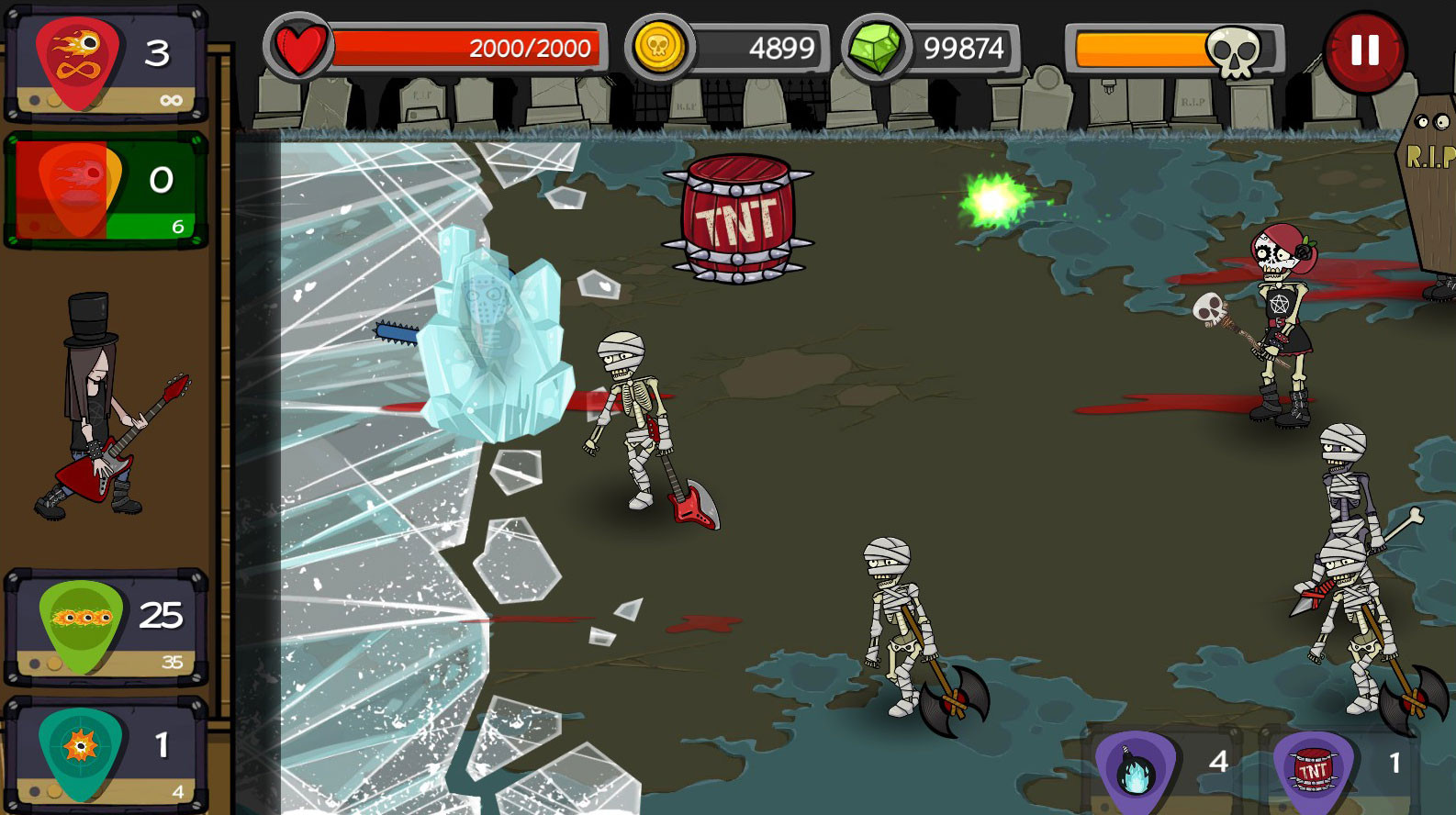This screenshot has width=1456, height=815.
Task: Select the teal explosion pick
Action: [x=80, y=752]
